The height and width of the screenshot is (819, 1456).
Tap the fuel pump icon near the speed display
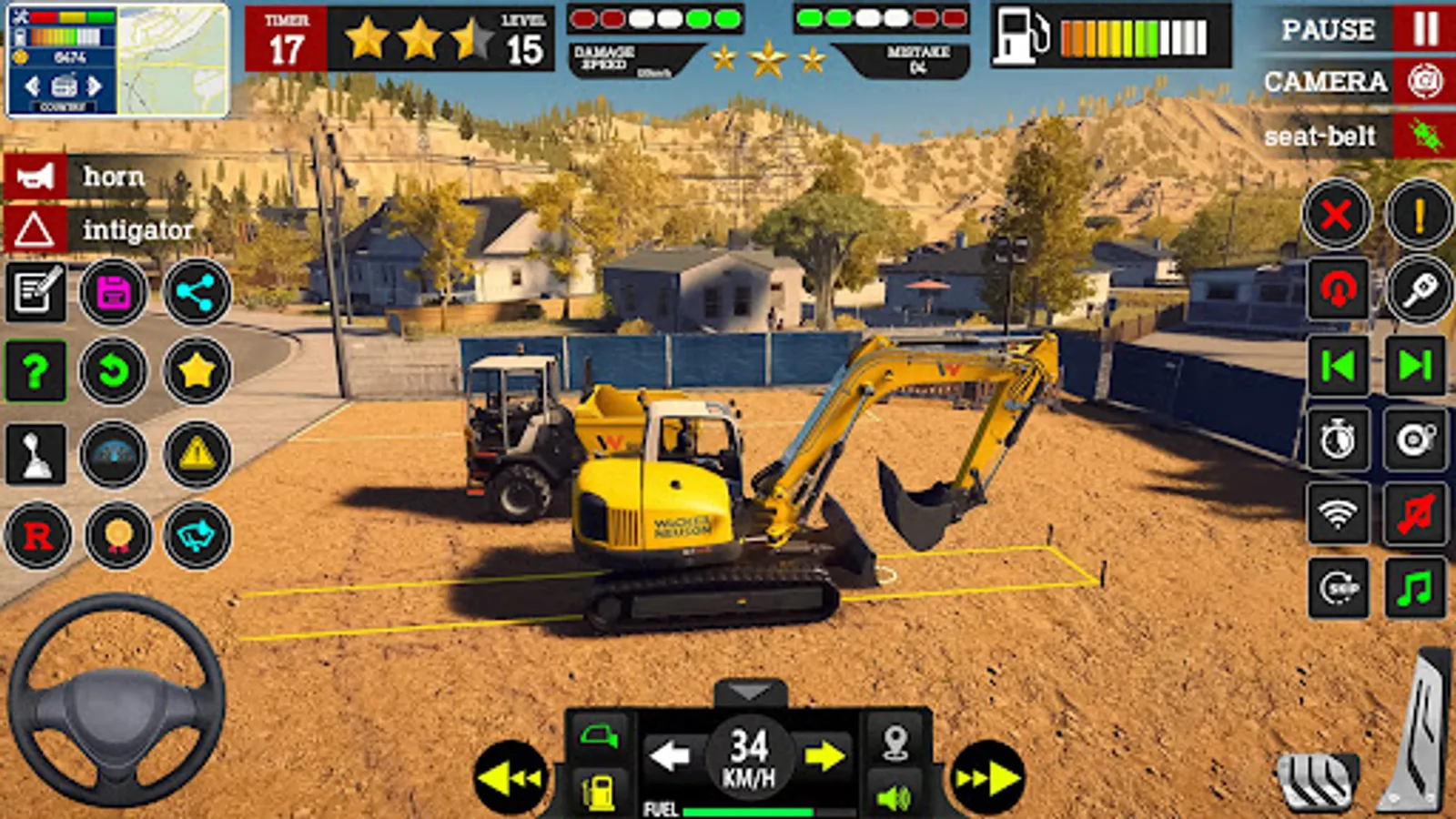point(596,790)
